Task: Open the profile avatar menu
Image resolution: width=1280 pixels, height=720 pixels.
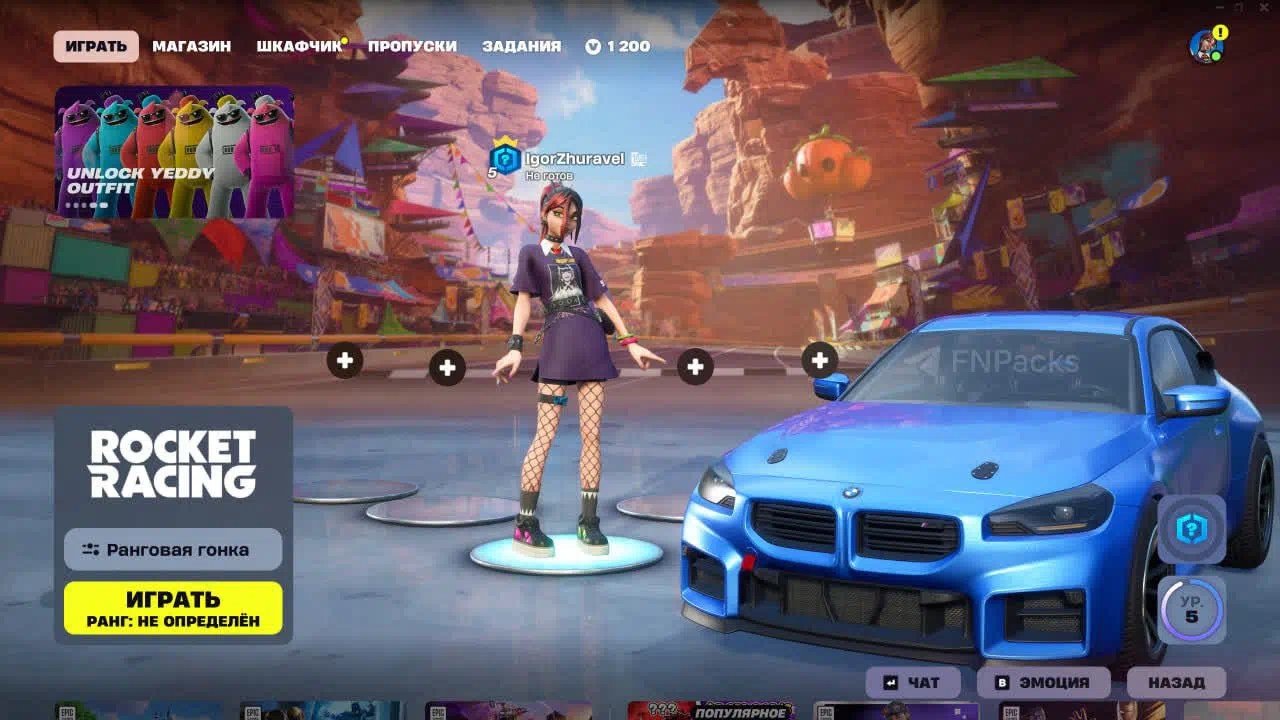Action: point(1206,46)
